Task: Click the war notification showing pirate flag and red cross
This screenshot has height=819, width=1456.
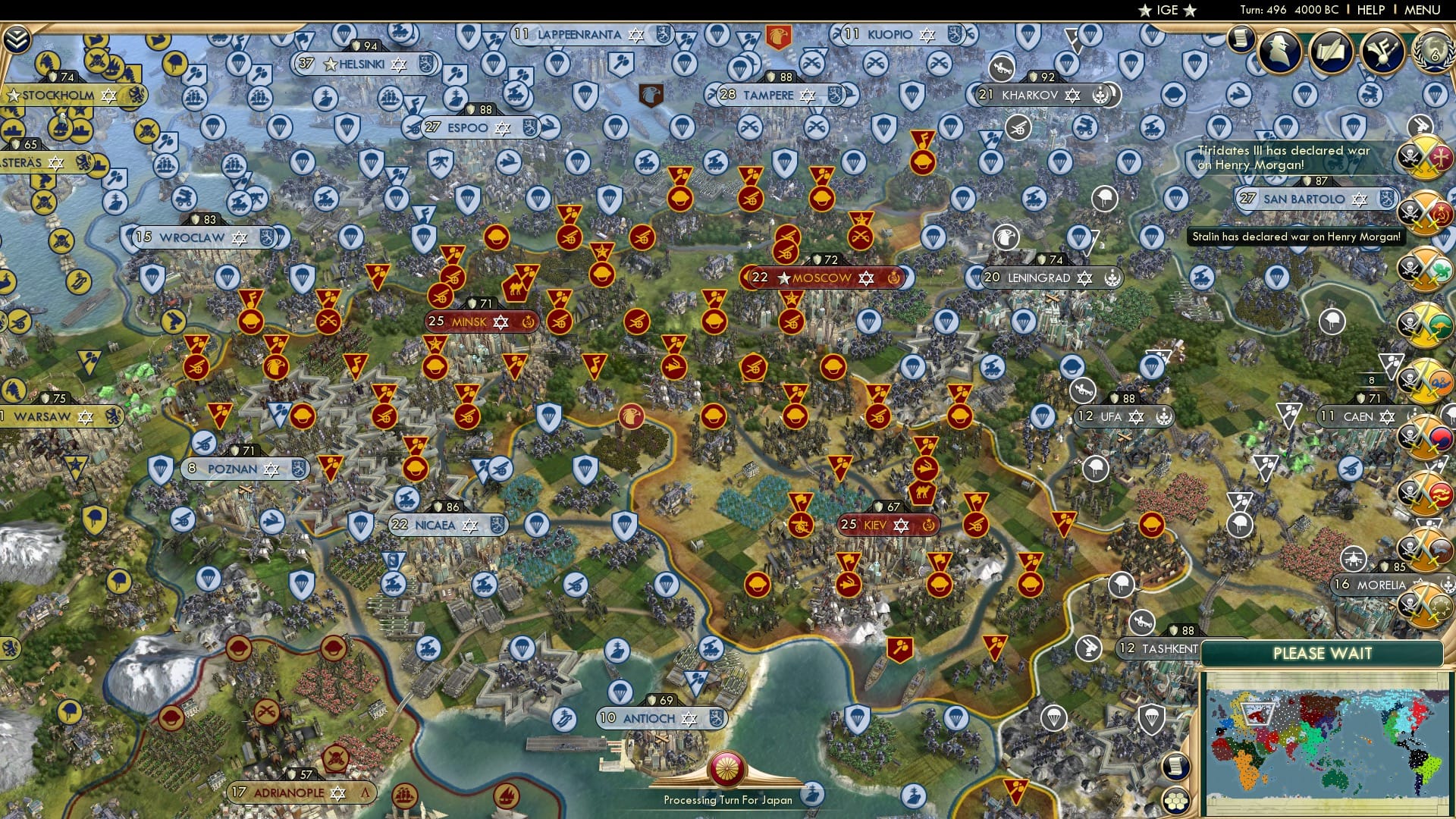Action: (x=1426, y=158)
